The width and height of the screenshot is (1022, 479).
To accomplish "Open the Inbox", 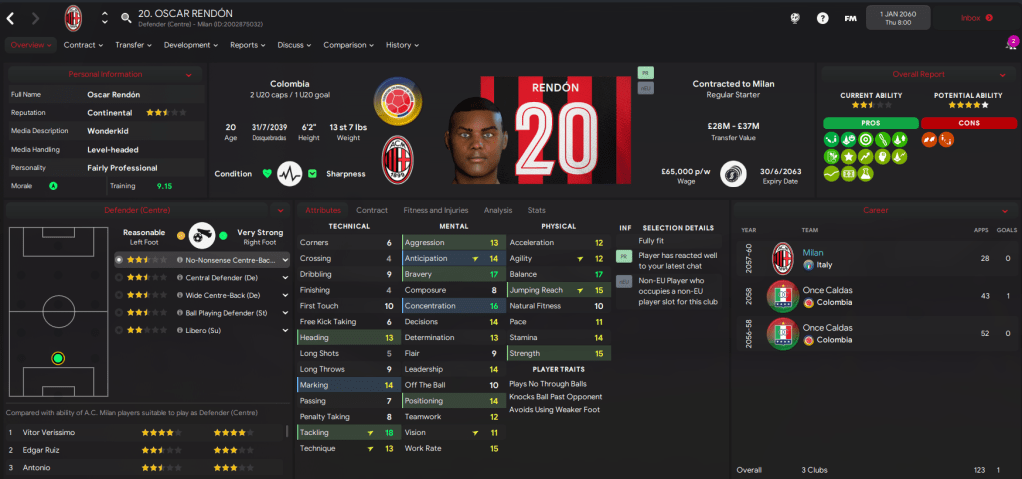I will pyautogui.click(x=975, y=18).
